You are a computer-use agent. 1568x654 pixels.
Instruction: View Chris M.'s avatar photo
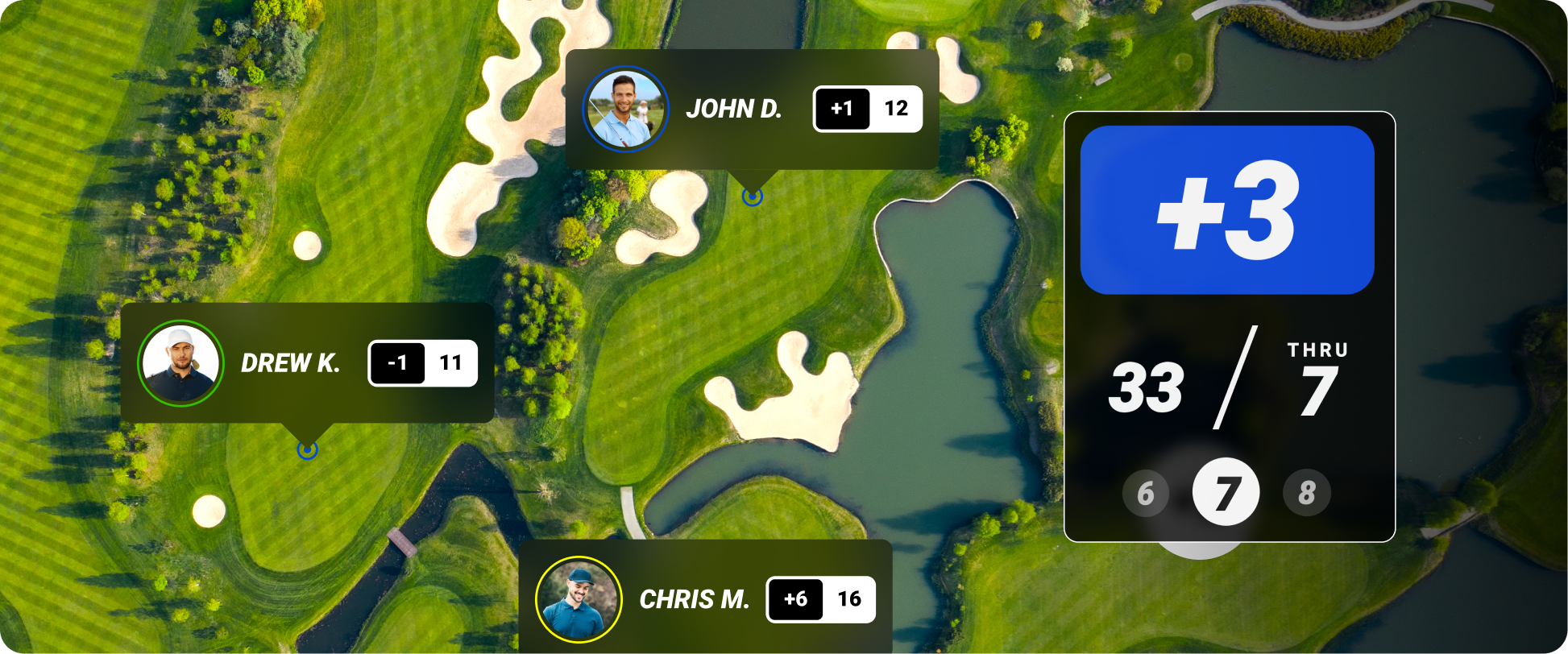point(579,599)
